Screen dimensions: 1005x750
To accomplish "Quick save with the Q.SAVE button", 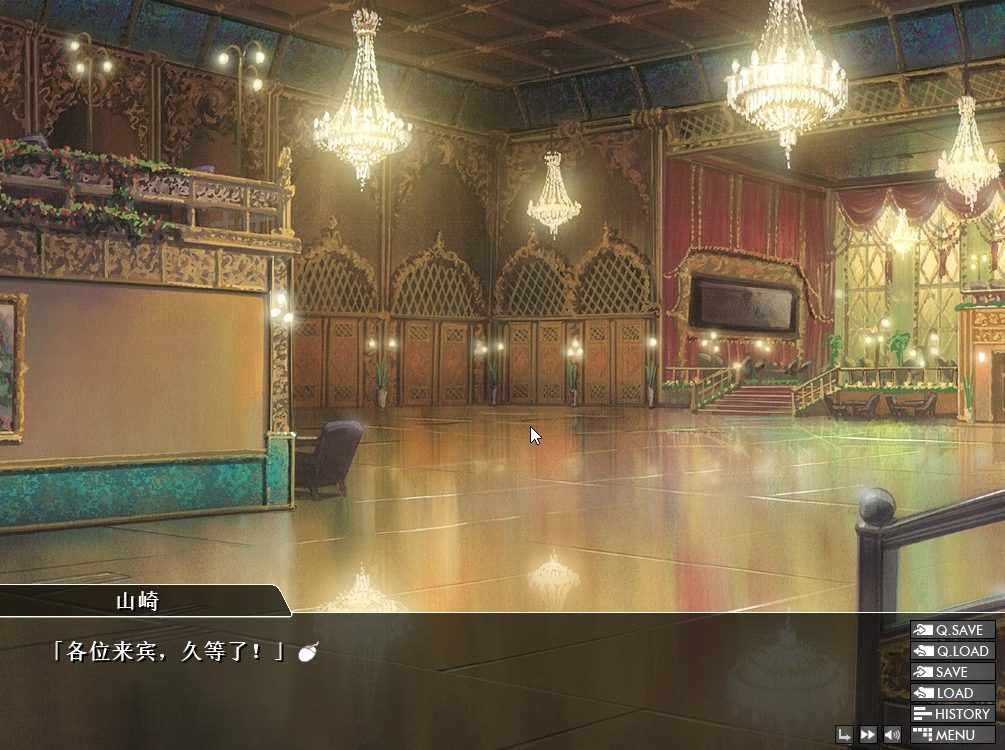I will tap(952, 630).
